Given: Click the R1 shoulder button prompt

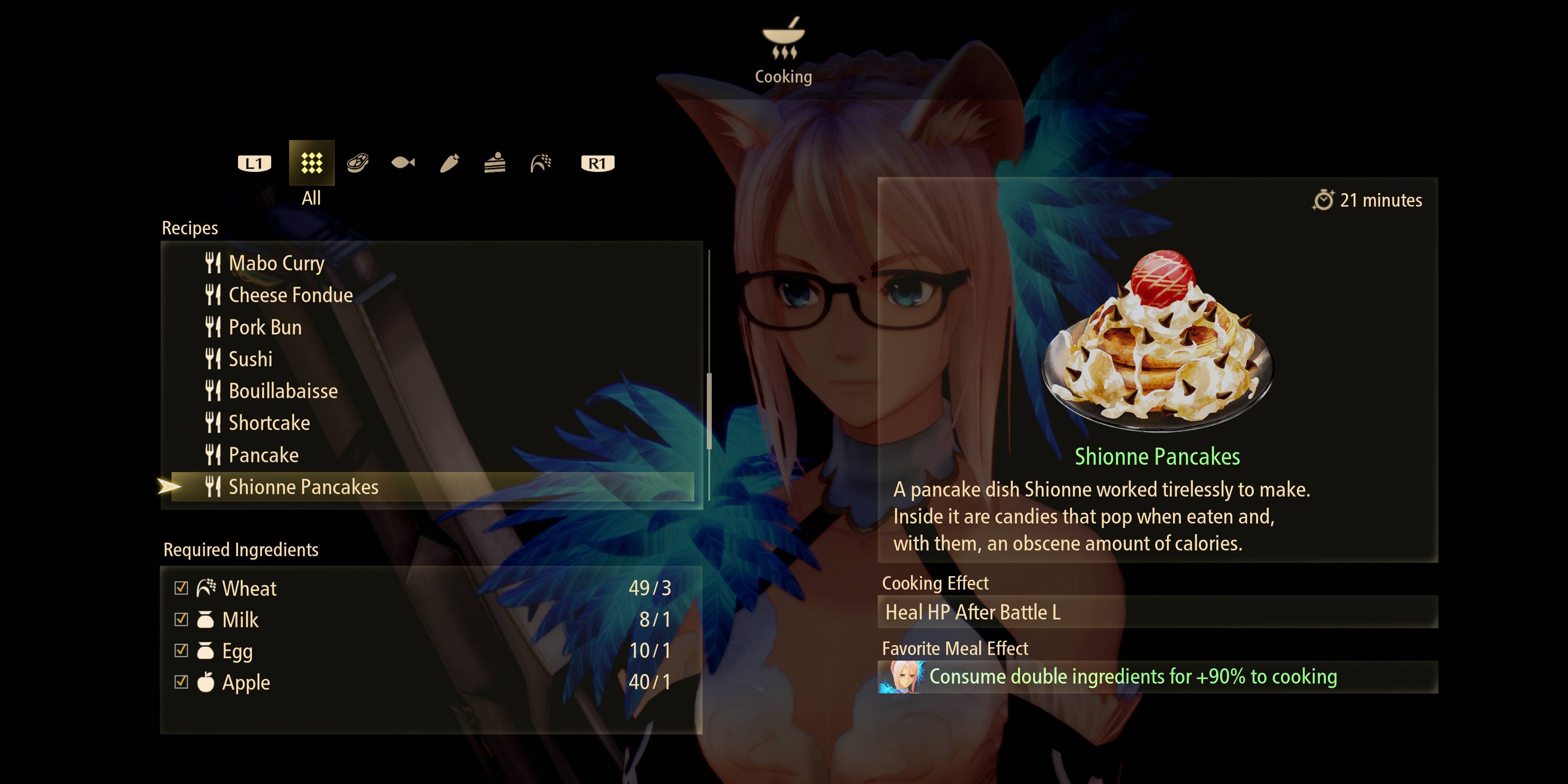Looking at the screenshot, I should (x=598, y=163).
